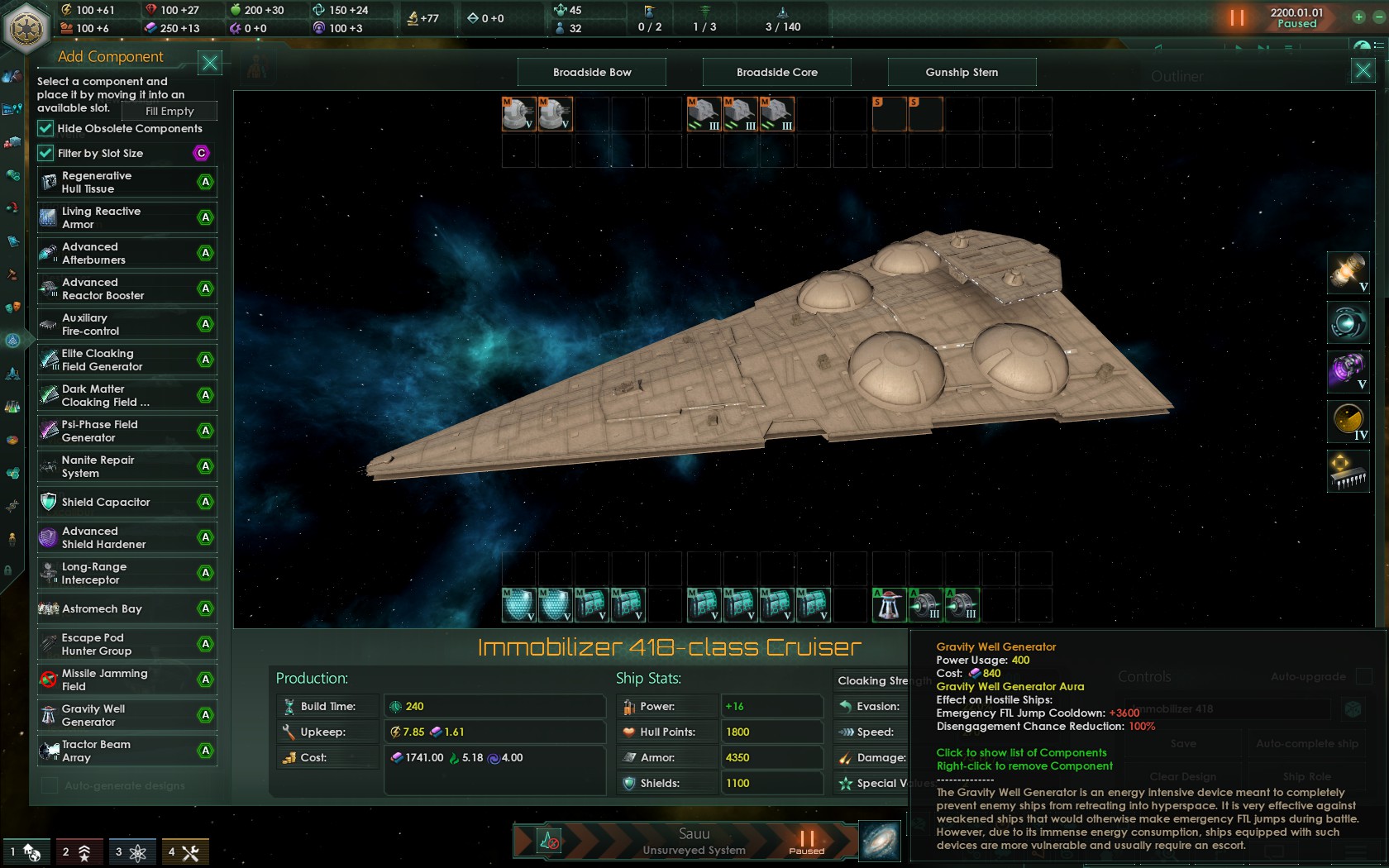1389x868 pixels.
Task: Toggle the Filter by Slot Size checkbox
Action: pyautogui.click(x=45, y=153)
